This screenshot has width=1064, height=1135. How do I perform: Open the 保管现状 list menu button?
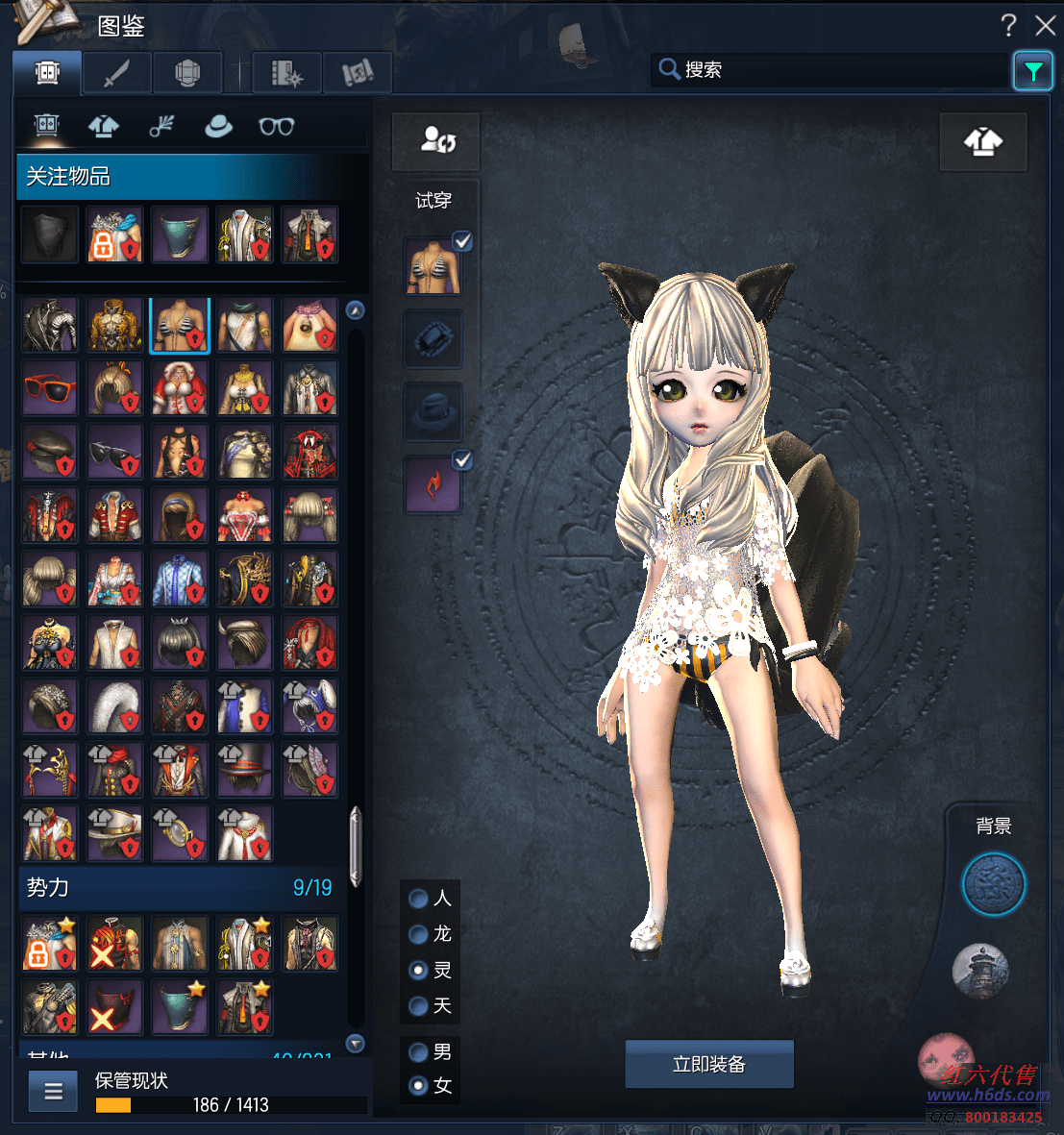54,1092
